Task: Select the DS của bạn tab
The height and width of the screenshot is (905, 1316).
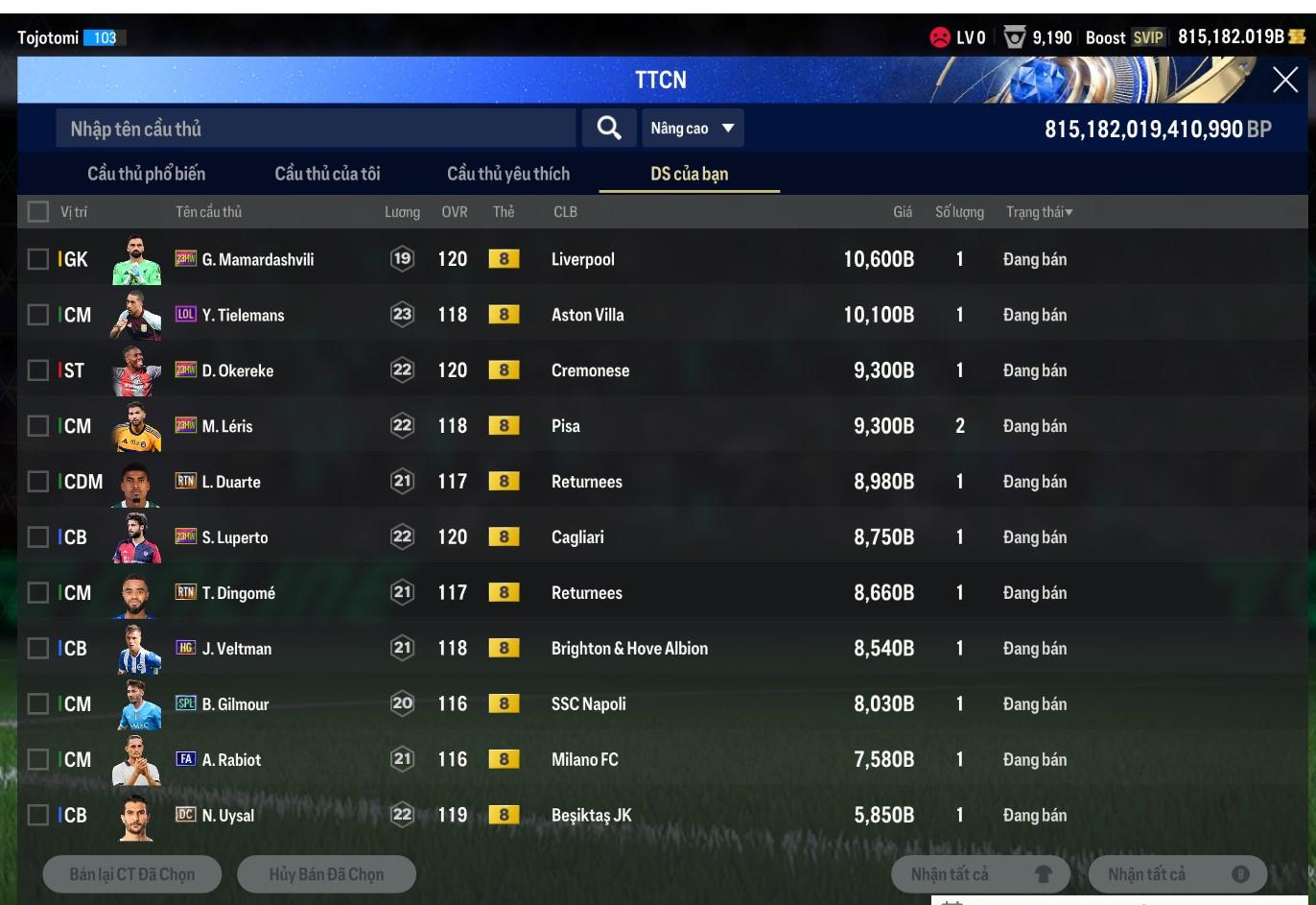Action: pos(689,174)
